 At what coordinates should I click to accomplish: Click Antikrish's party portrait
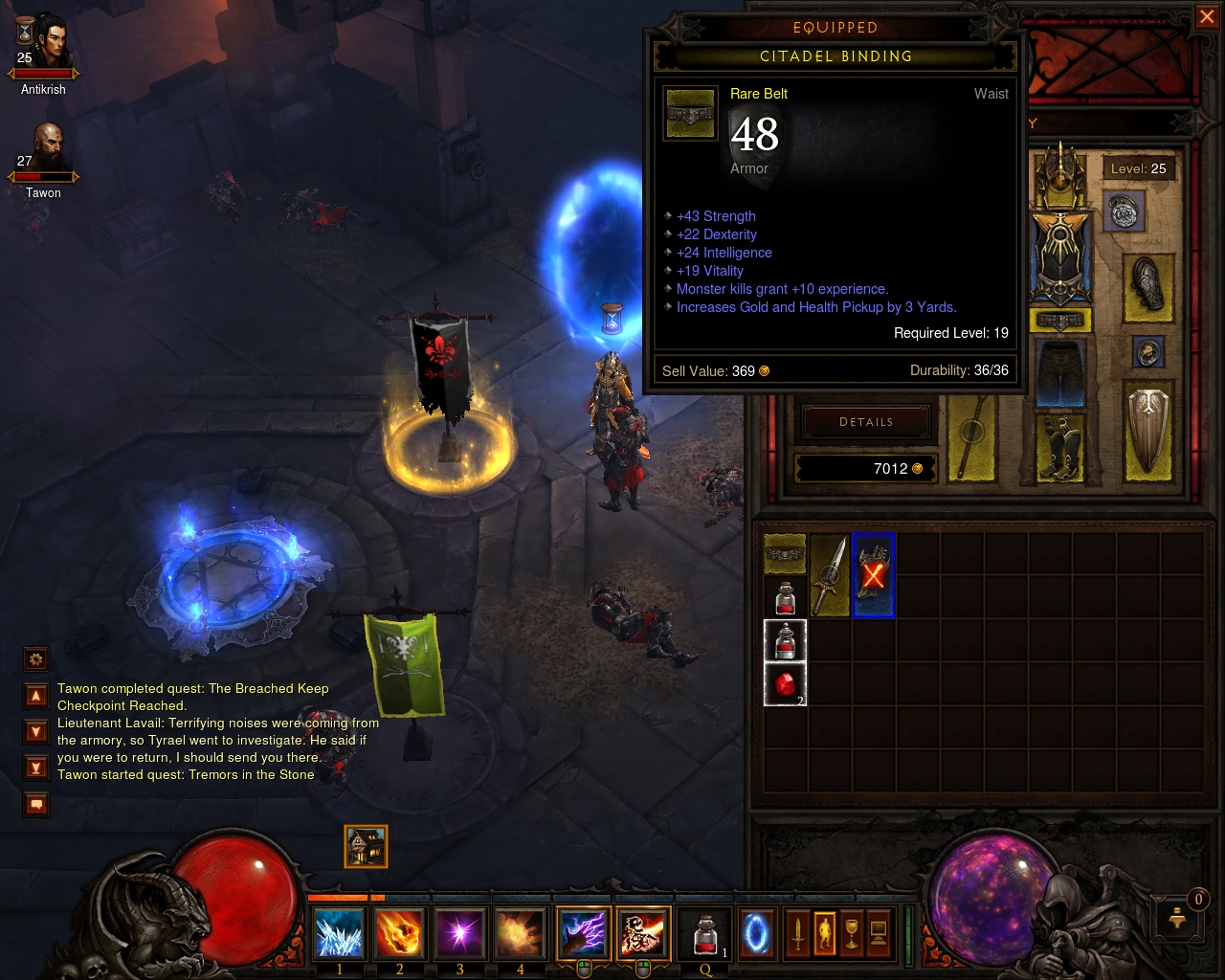(x=45, y=43)
